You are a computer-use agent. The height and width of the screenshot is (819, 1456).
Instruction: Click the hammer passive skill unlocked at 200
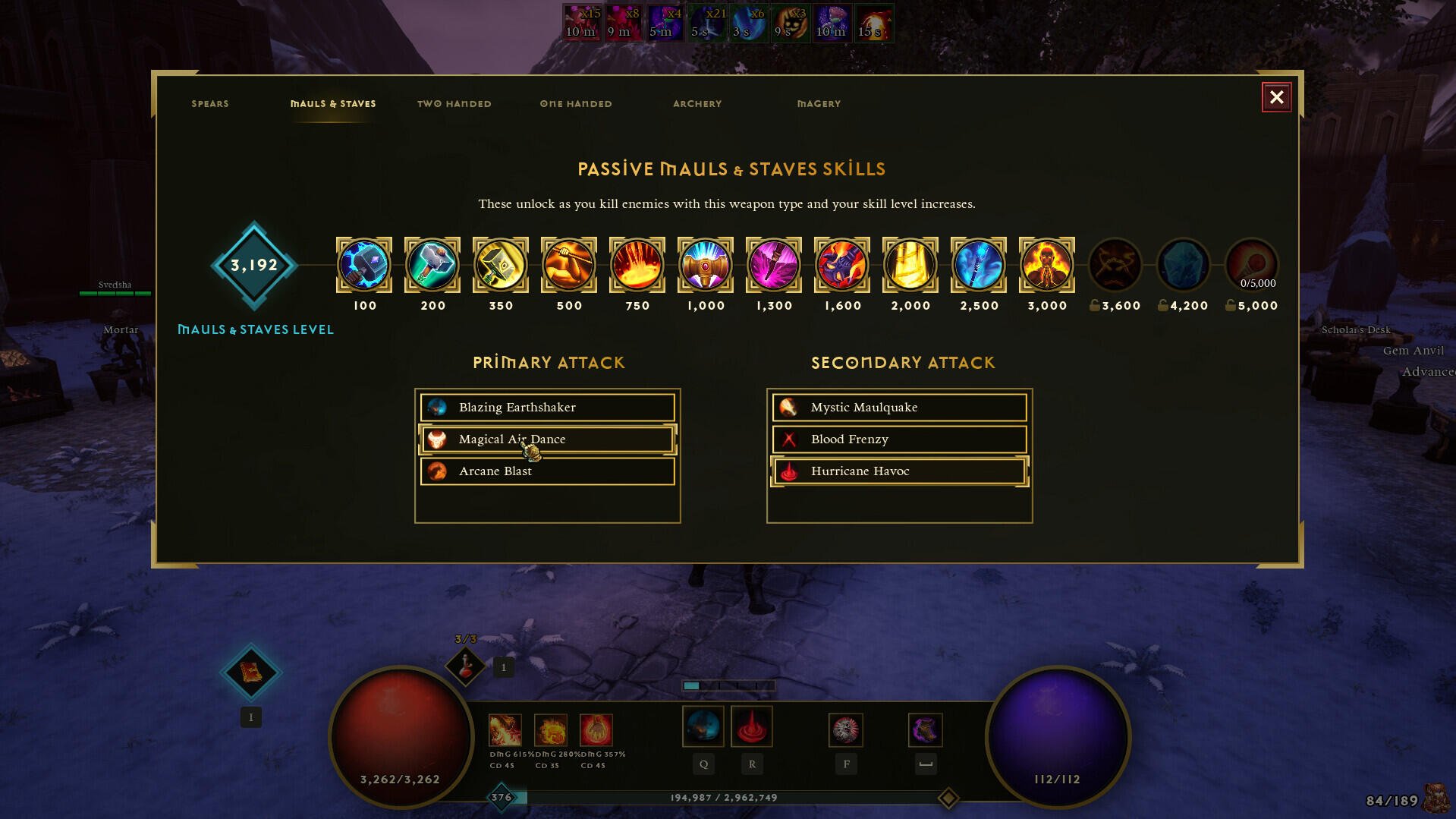pos(432,265)
